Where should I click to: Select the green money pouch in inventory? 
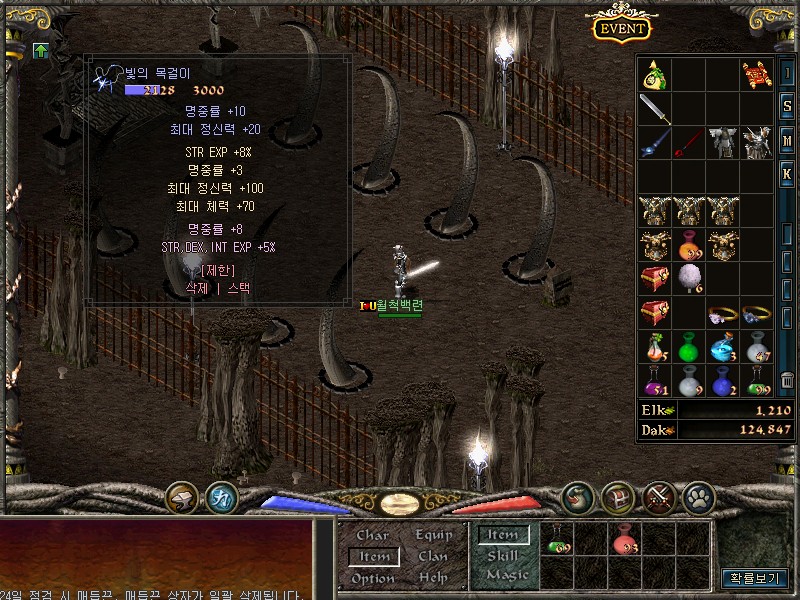(655, 76)
